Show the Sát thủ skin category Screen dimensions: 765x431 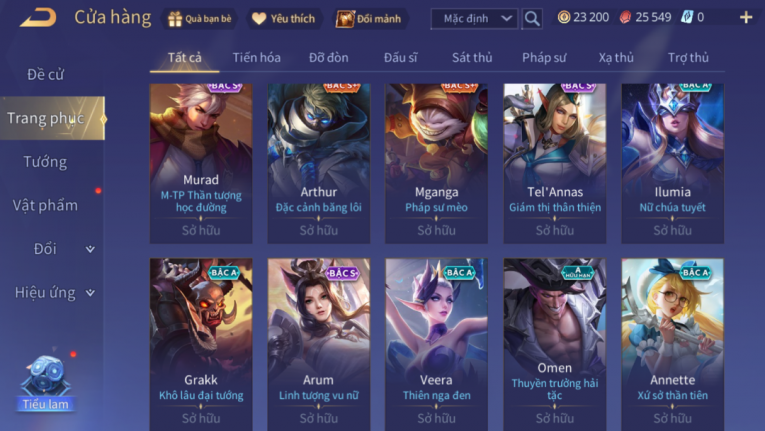click(472, 58)
